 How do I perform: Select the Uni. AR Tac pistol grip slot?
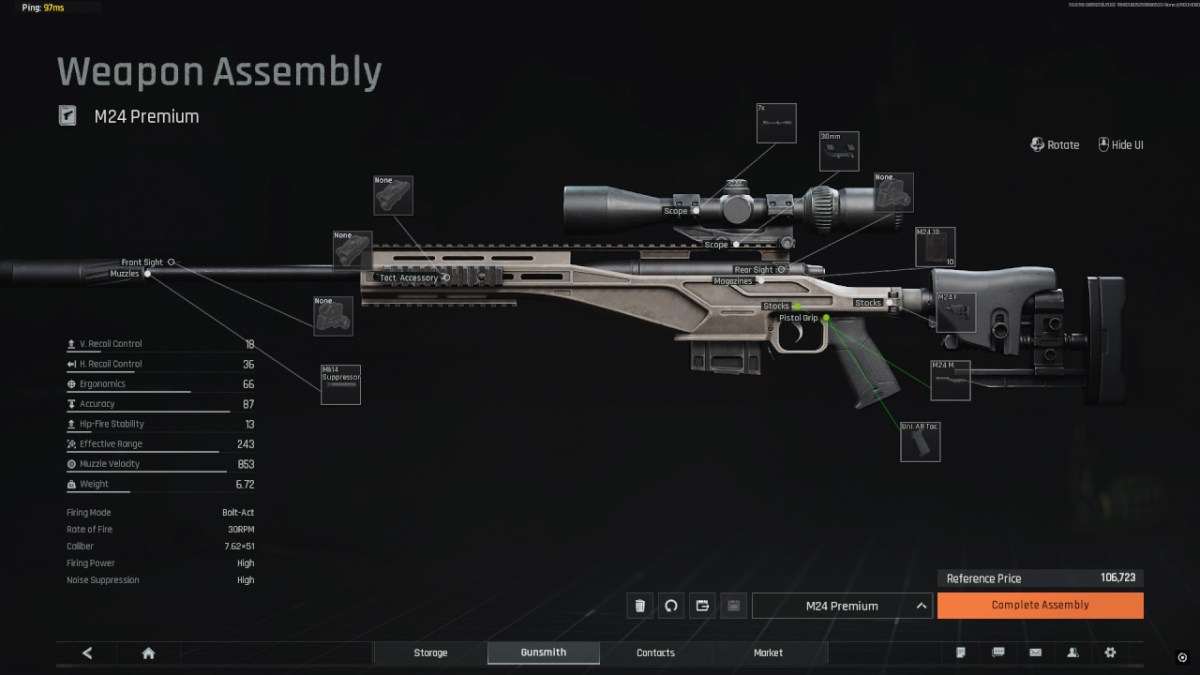920,441
